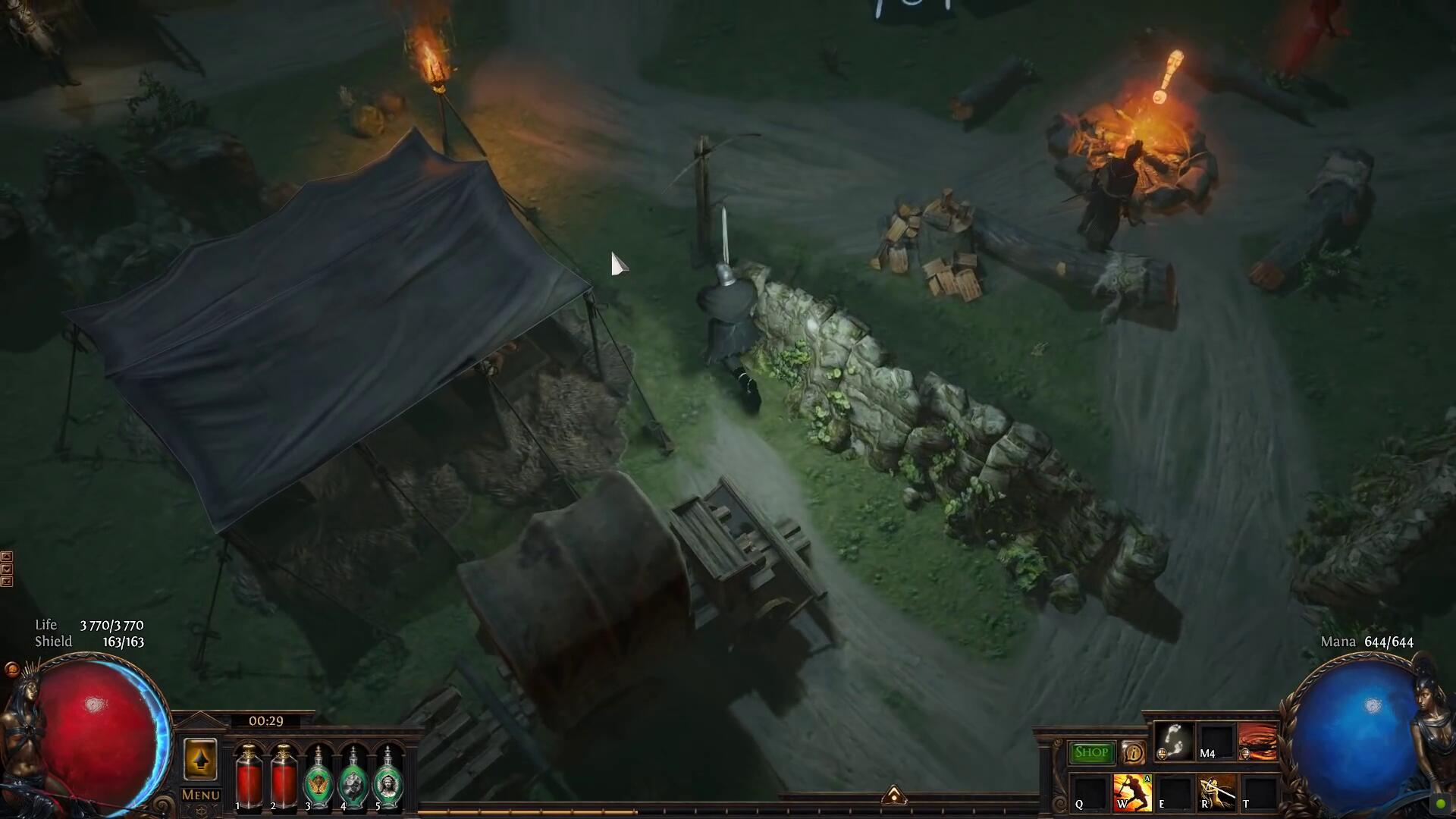The image size is (1456, 819).
Task: Activate the green winged-chalice flask in slot 3
Action: point(318,778)
